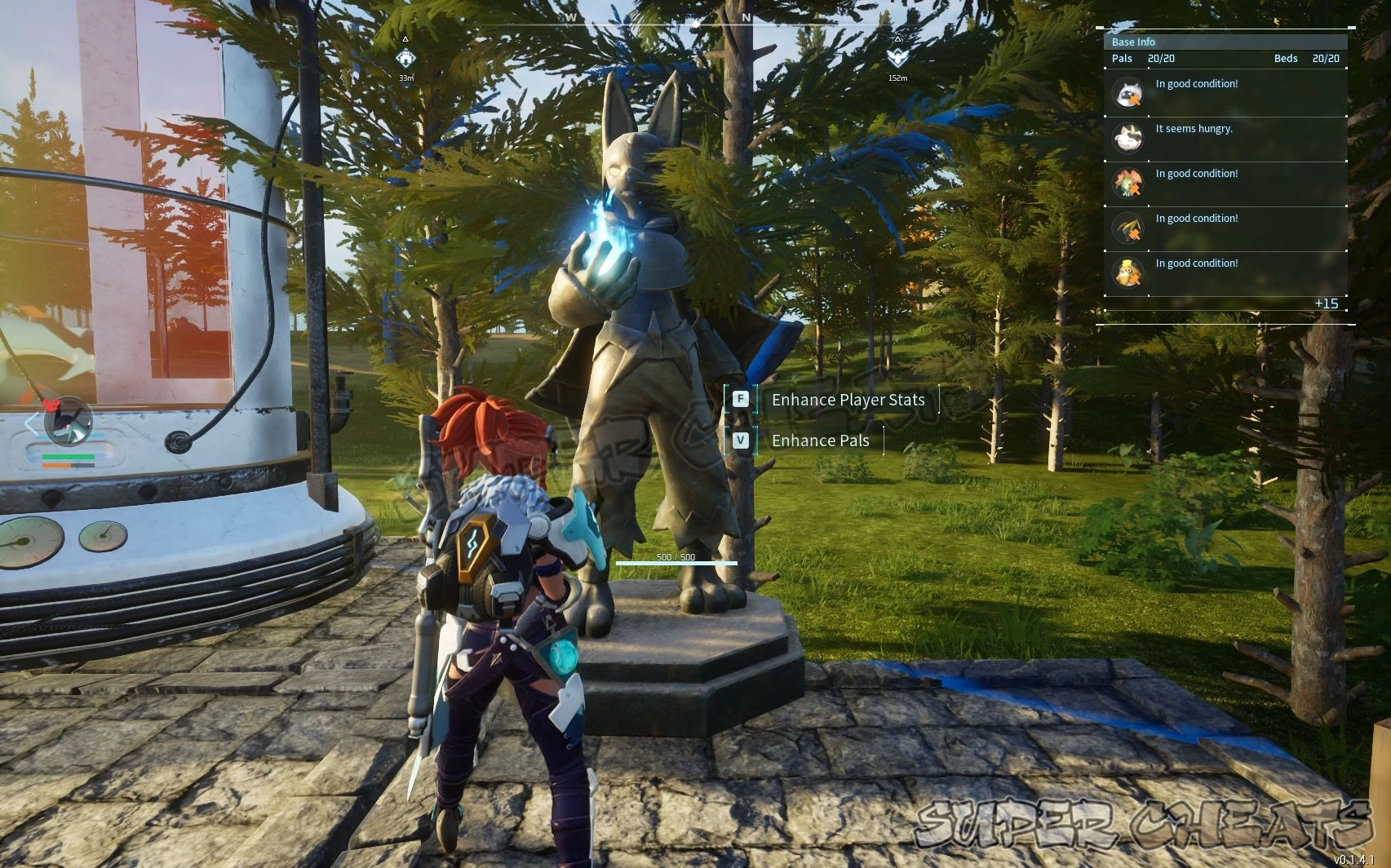Viewport: 1391px width, 868px height.
Task: Select the objective marker at 152m
Action: [898, 59]
